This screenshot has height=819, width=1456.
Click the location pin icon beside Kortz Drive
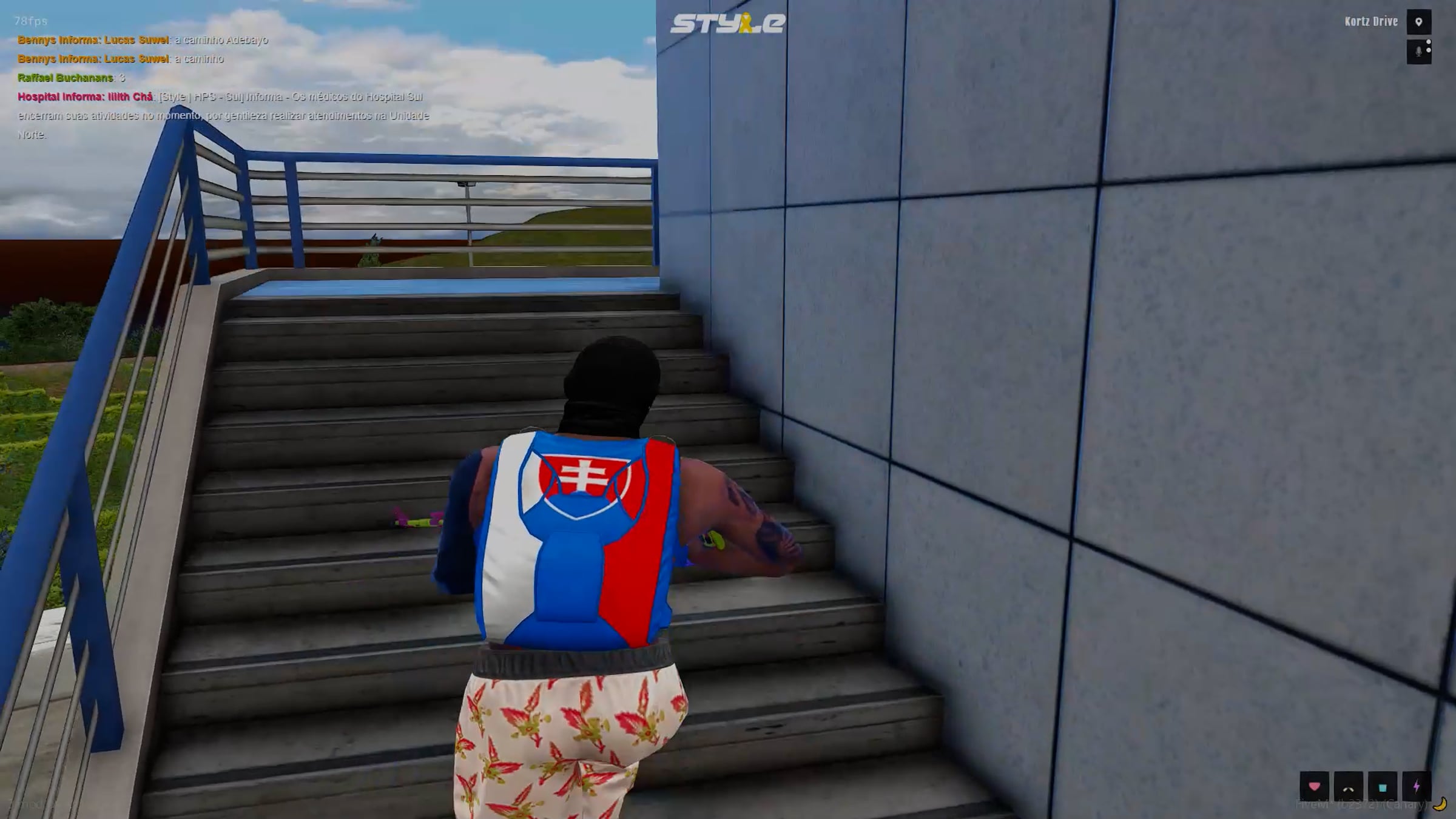(1418, 22)
